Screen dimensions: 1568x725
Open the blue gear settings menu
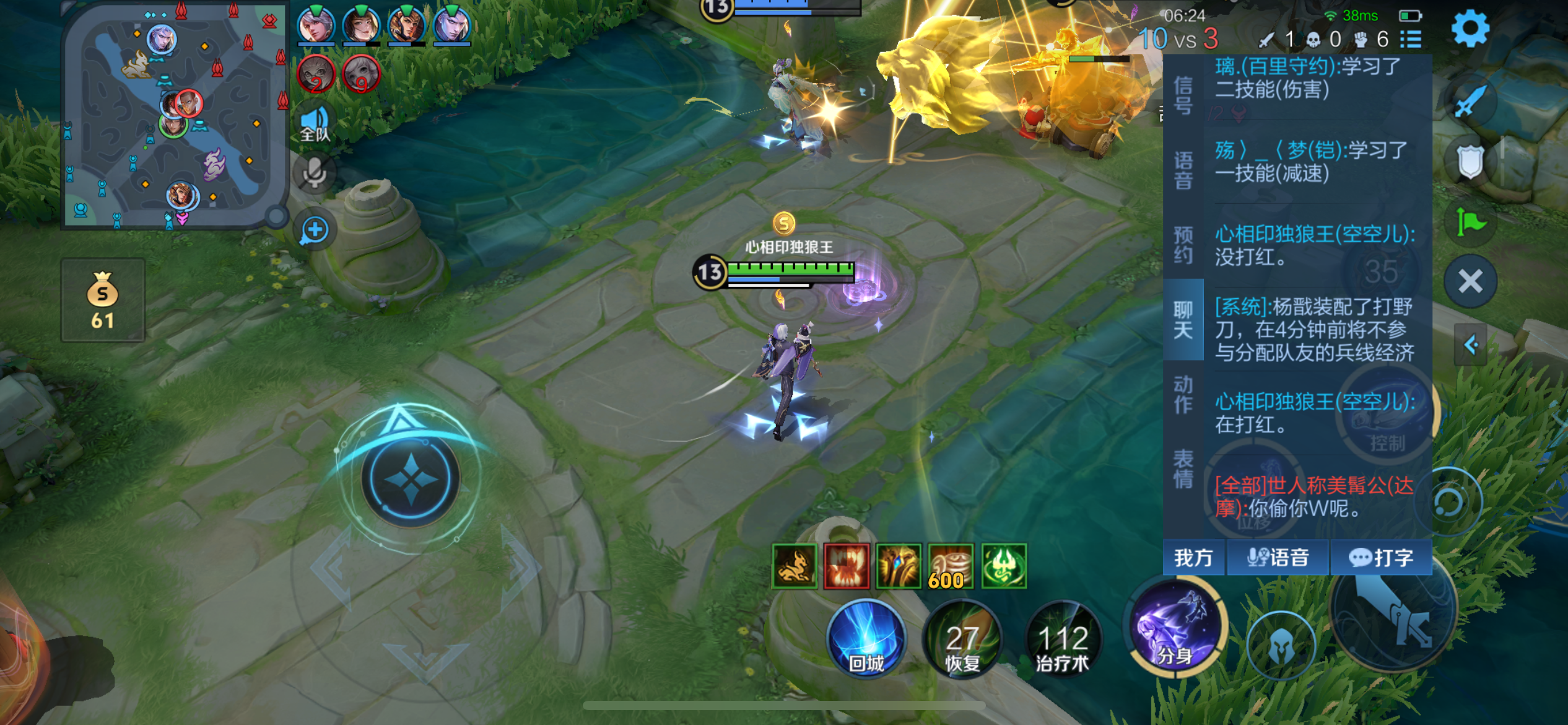tap(1470, 29)
